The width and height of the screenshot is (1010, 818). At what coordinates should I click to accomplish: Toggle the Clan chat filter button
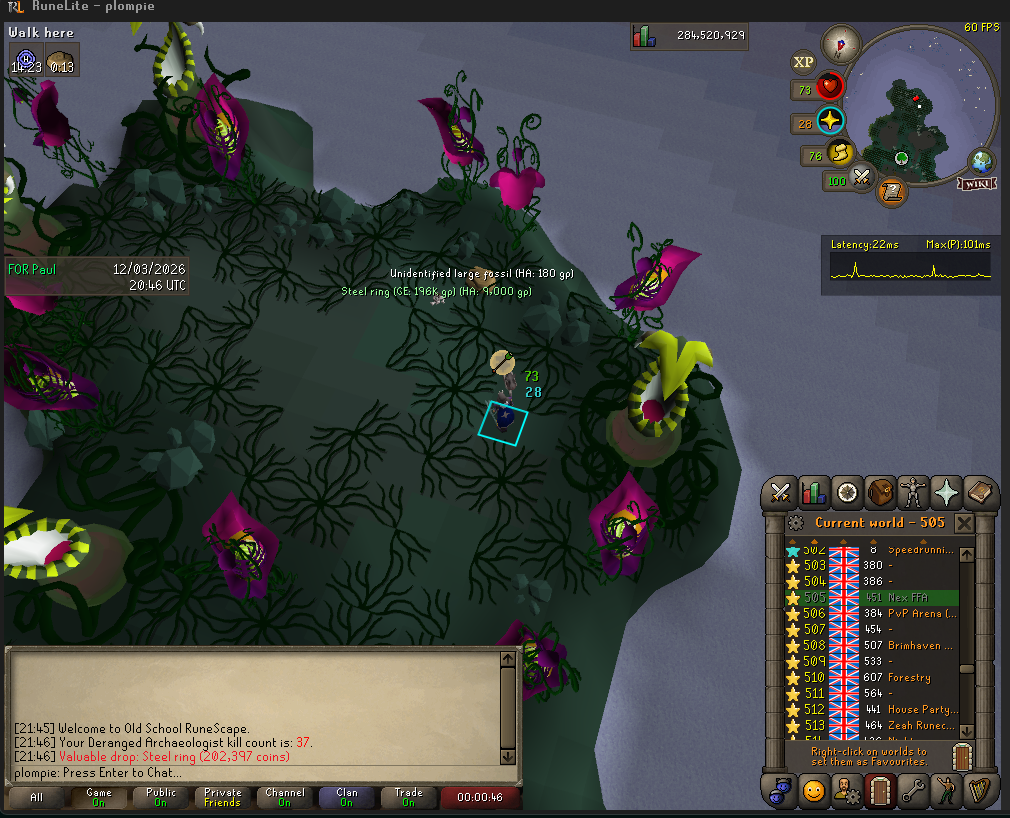[x=347, y=797]
